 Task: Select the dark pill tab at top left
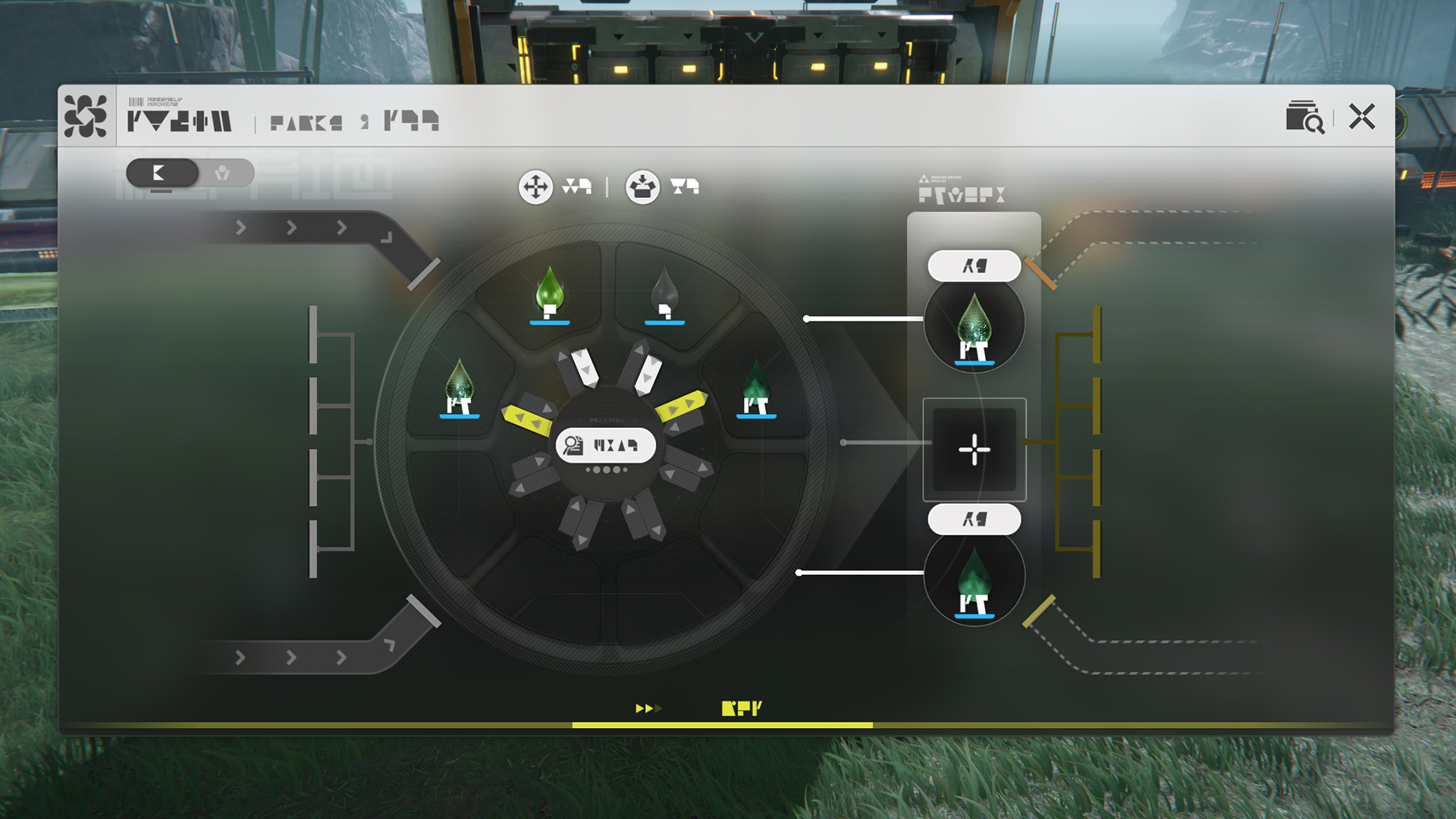(162, 173)
